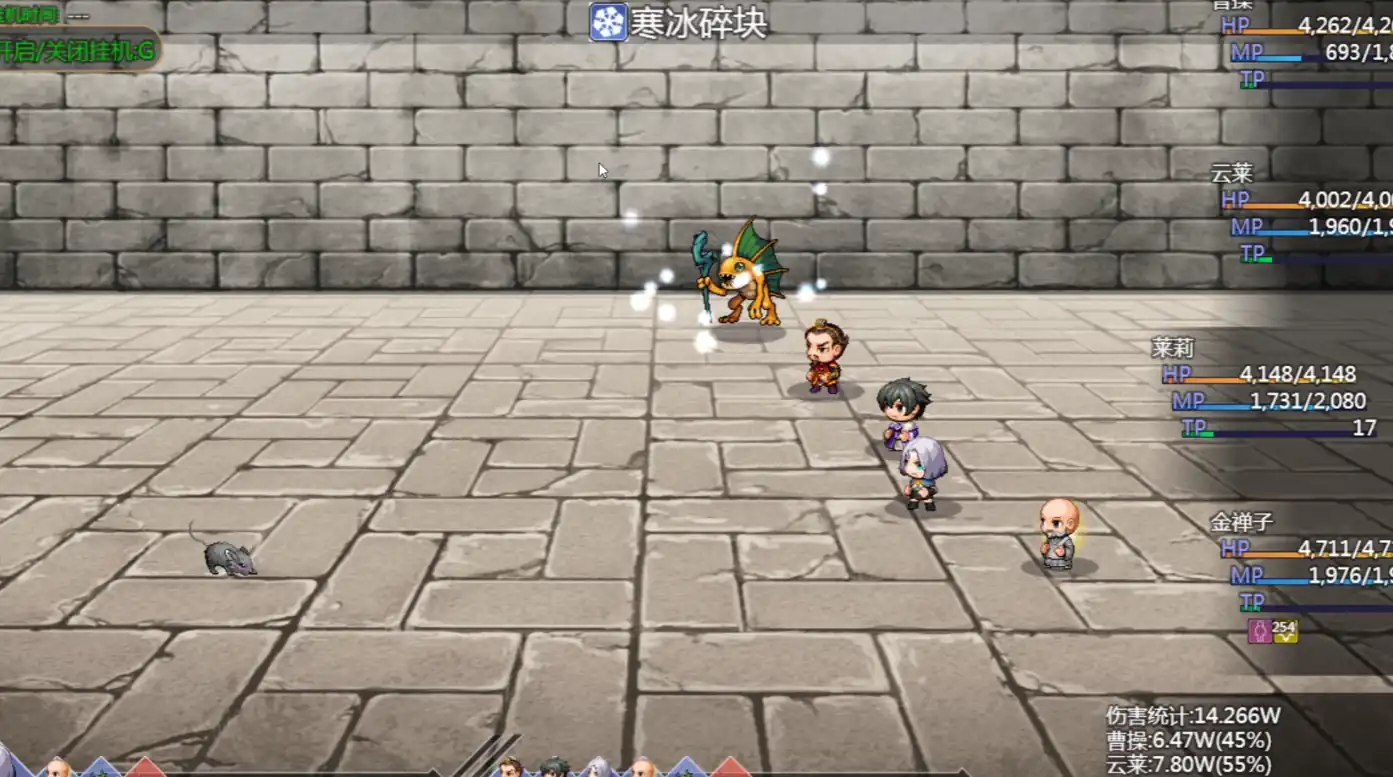Click the purple figure buff icon under 金禅子
This screenshot has width=1393, height=777.
click(1258, 630)
